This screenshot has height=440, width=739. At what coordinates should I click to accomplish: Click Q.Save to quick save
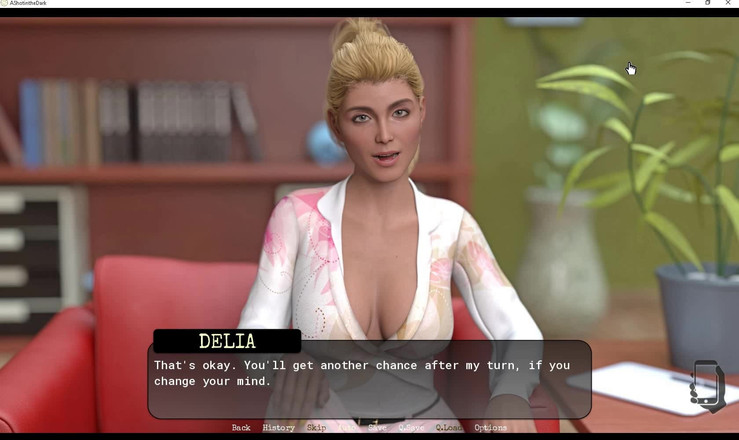[411, 428]
